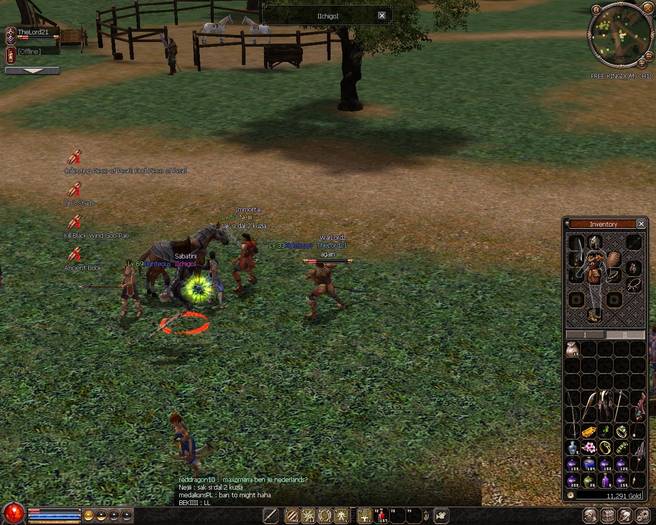
Task: Close the Ichigo1 target window
Action: pyautogui.click(x=381, y=16)
